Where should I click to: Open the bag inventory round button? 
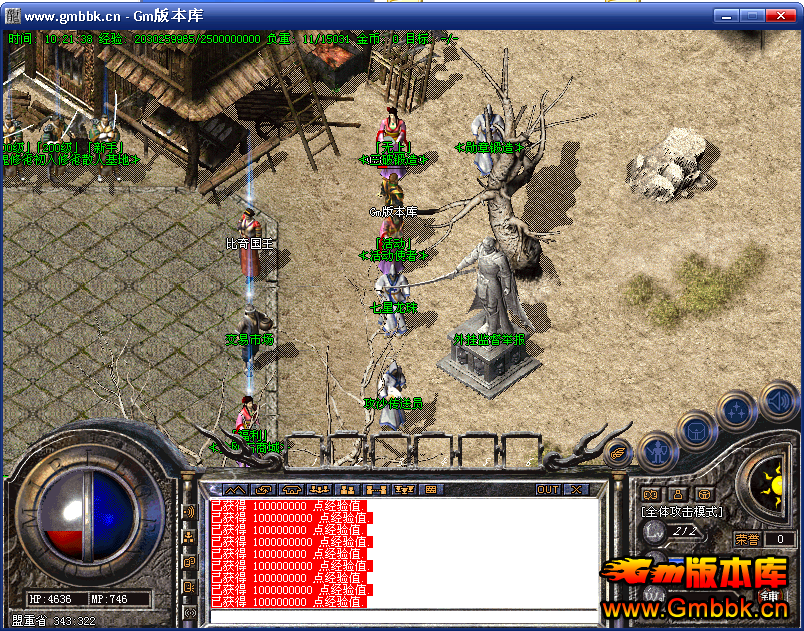point(697,432)
